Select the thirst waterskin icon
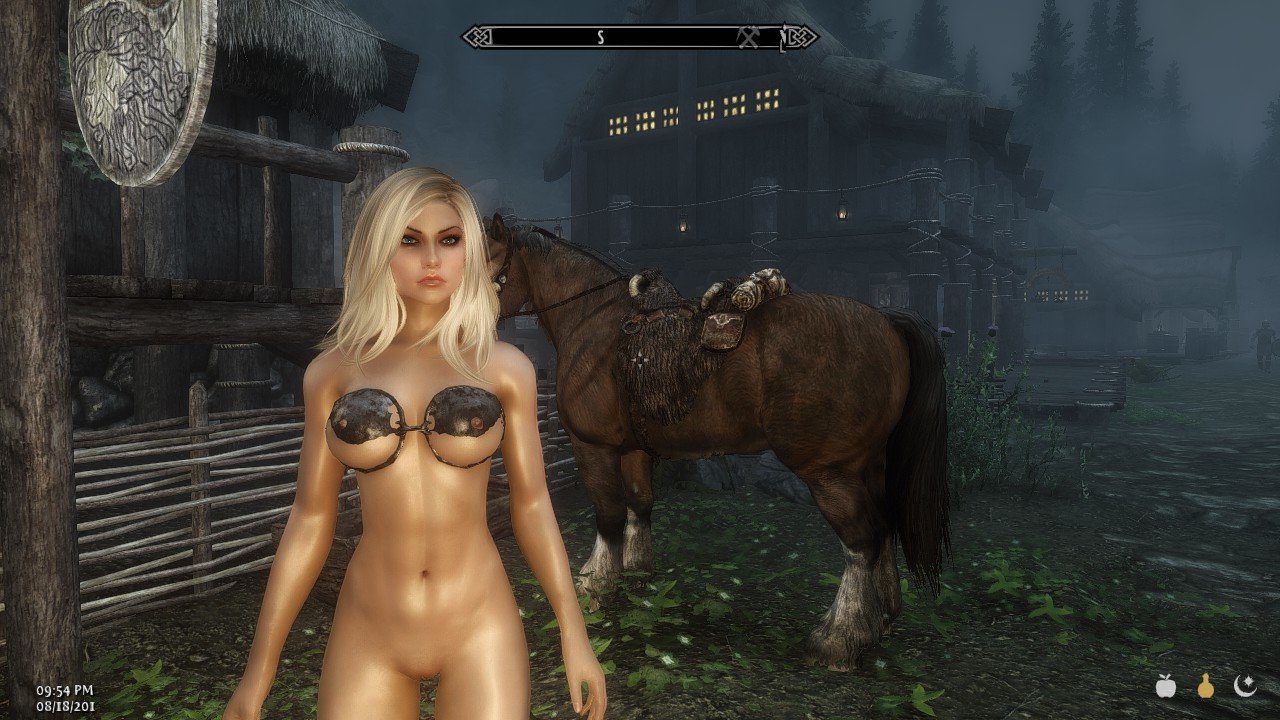This screenshot has width=1280, height=720. (1206, 685)
